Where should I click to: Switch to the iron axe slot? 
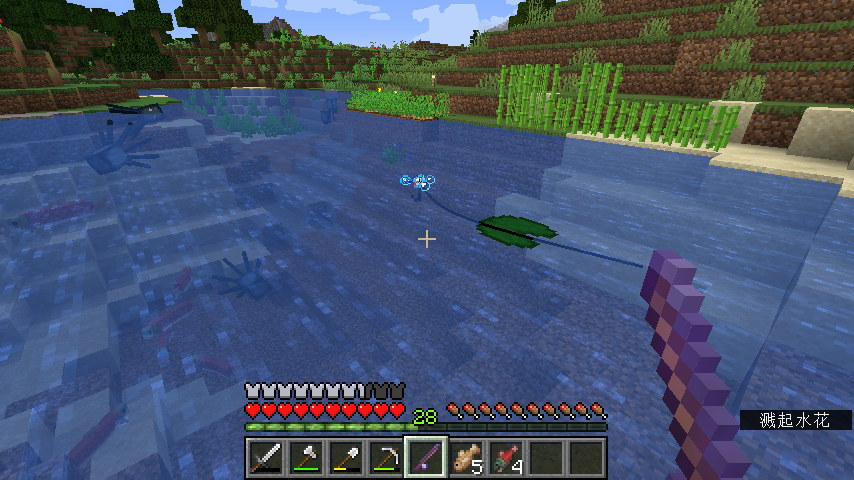point(305,458)
